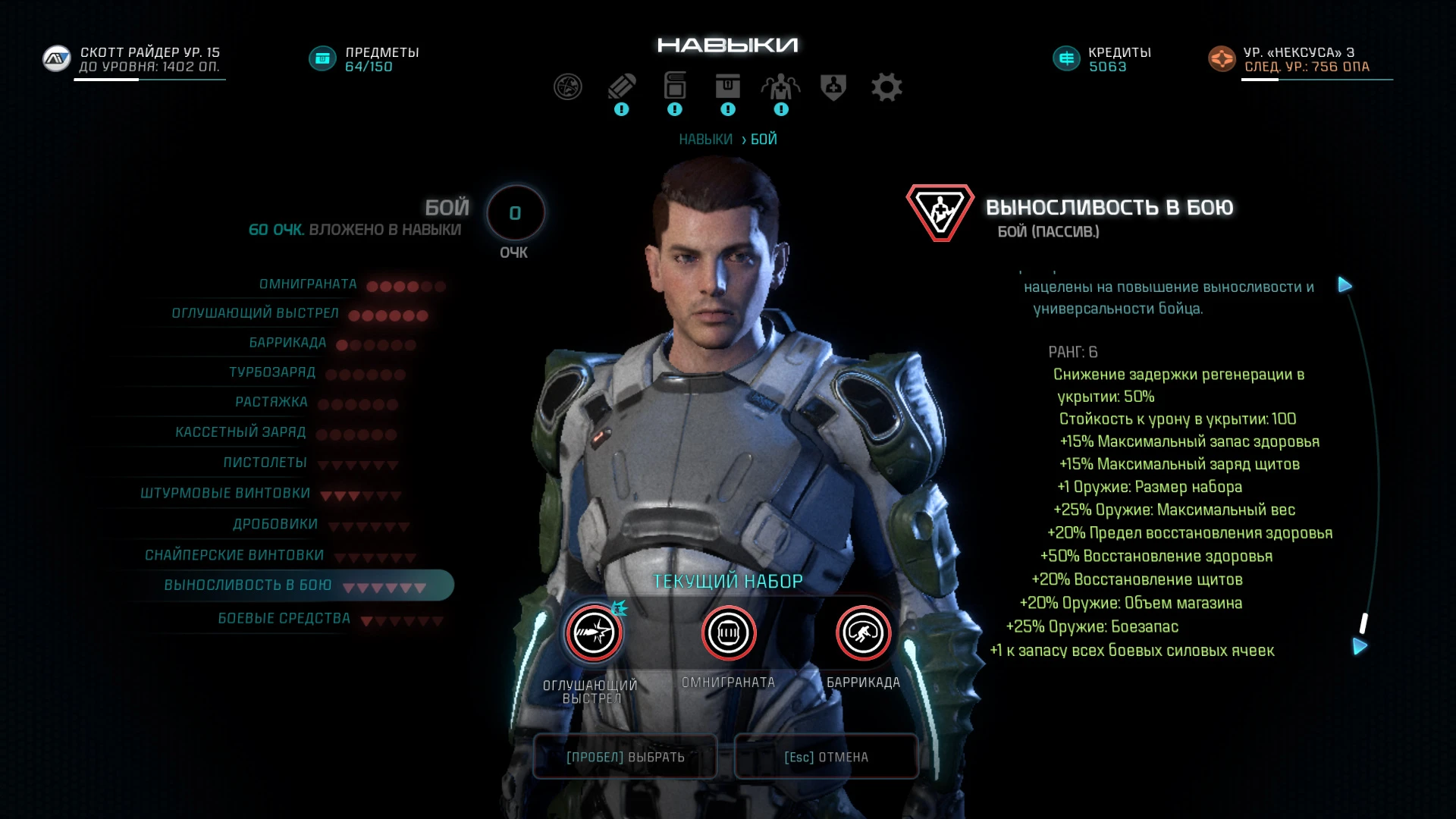Viewport: 1456px width, 819px height.
Task: Select the Snayperskiye Vintovki skill row
Action: [235, 554]
